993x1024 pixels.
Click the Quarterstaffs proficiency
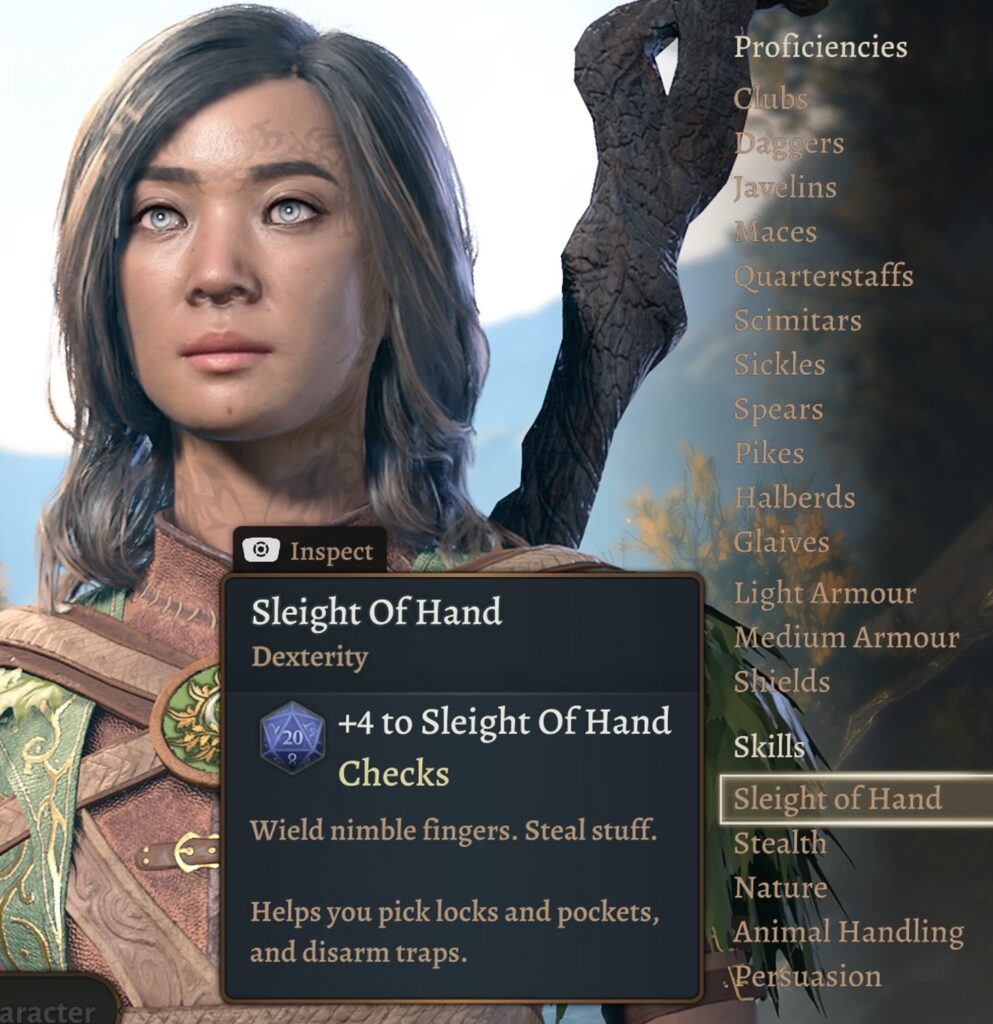click(x=823, y=276)
